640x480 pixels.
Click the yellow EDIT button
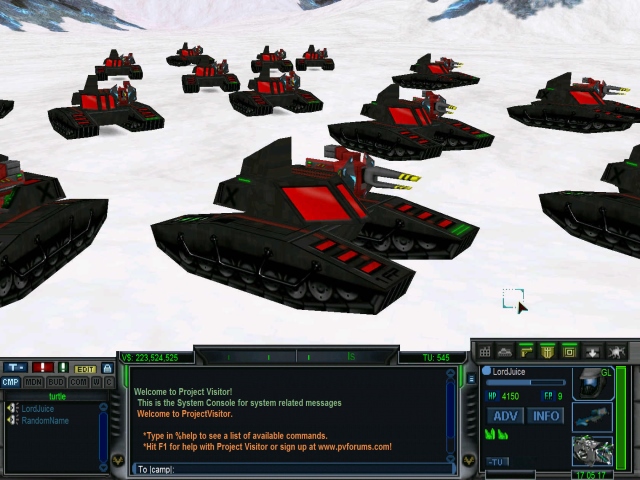click(86, 368)
